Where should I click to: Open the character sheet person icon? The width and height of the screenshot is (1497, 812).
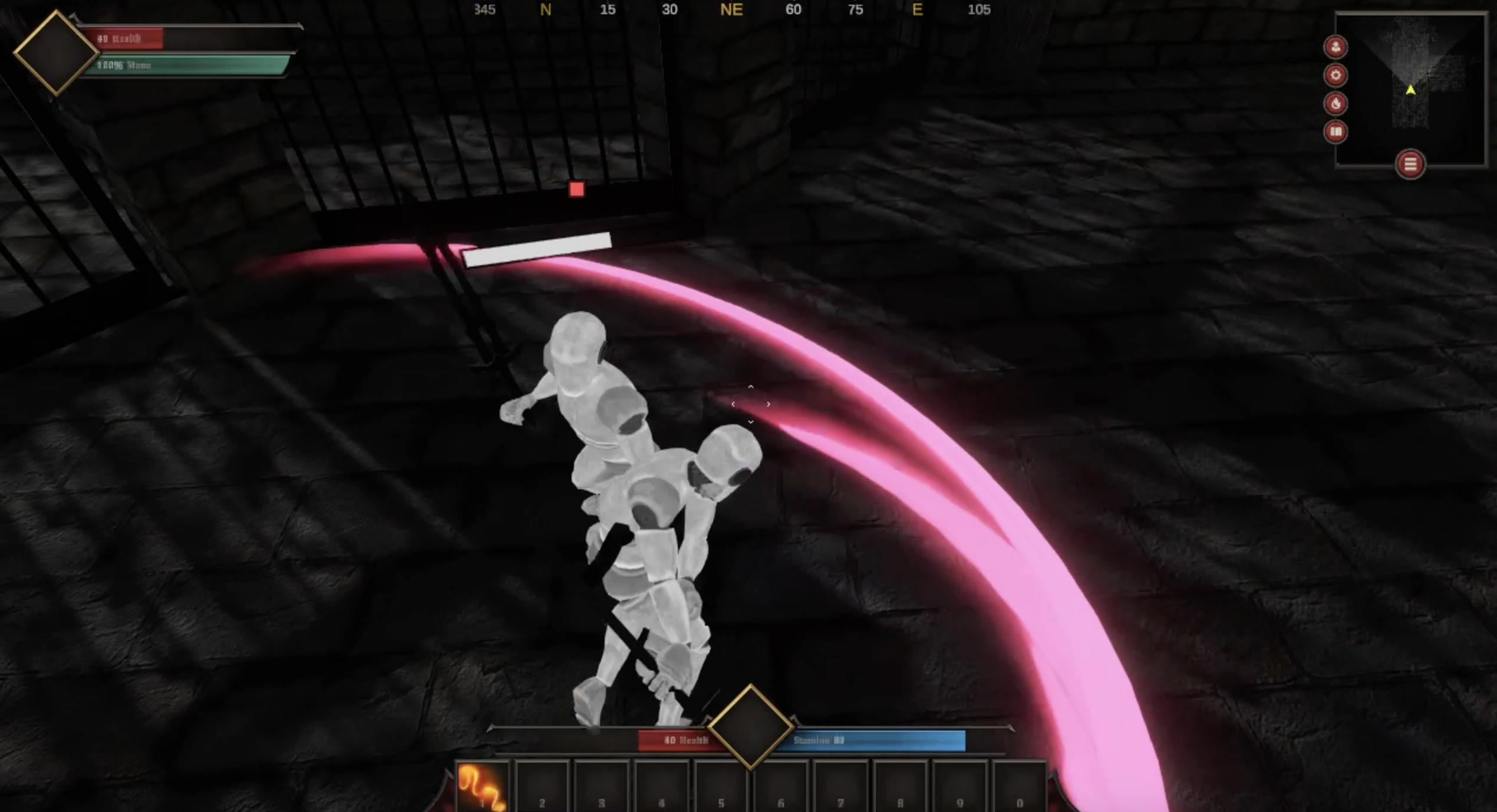pyautogui.click(x=1336, y=47)
